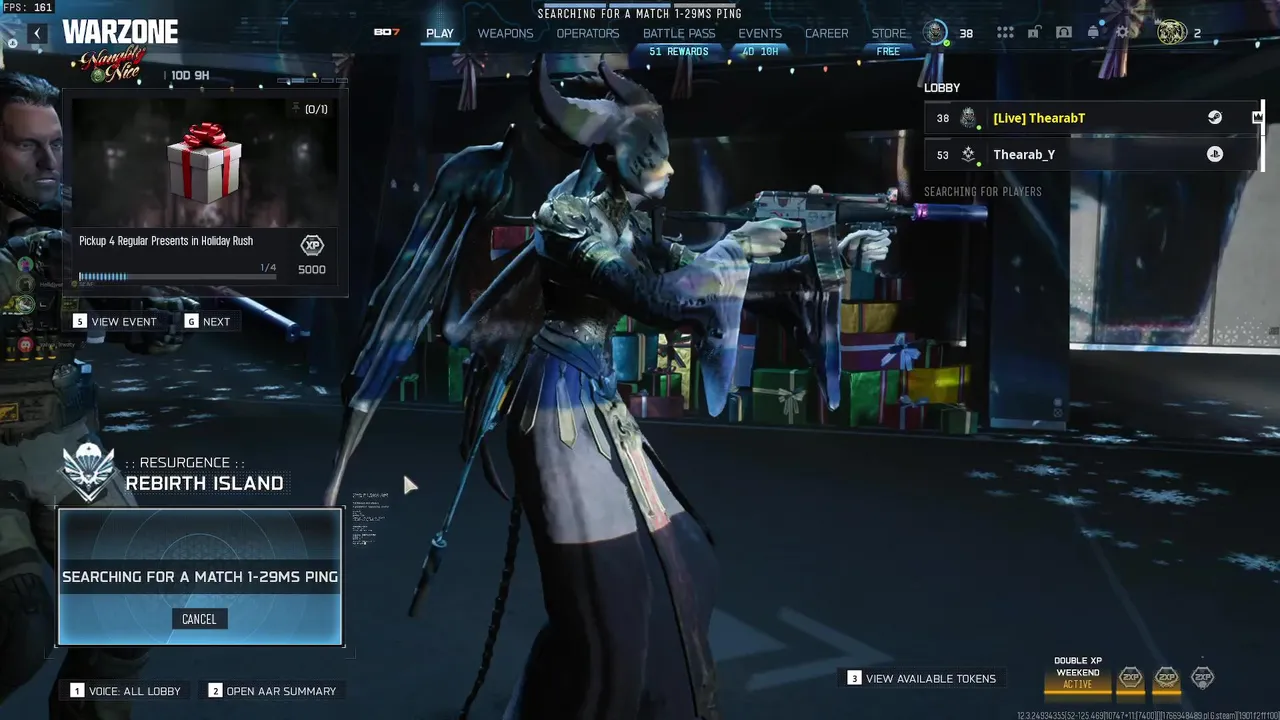
Task: Open the BO7 game switcher
Action: click(x=387, y=33)
